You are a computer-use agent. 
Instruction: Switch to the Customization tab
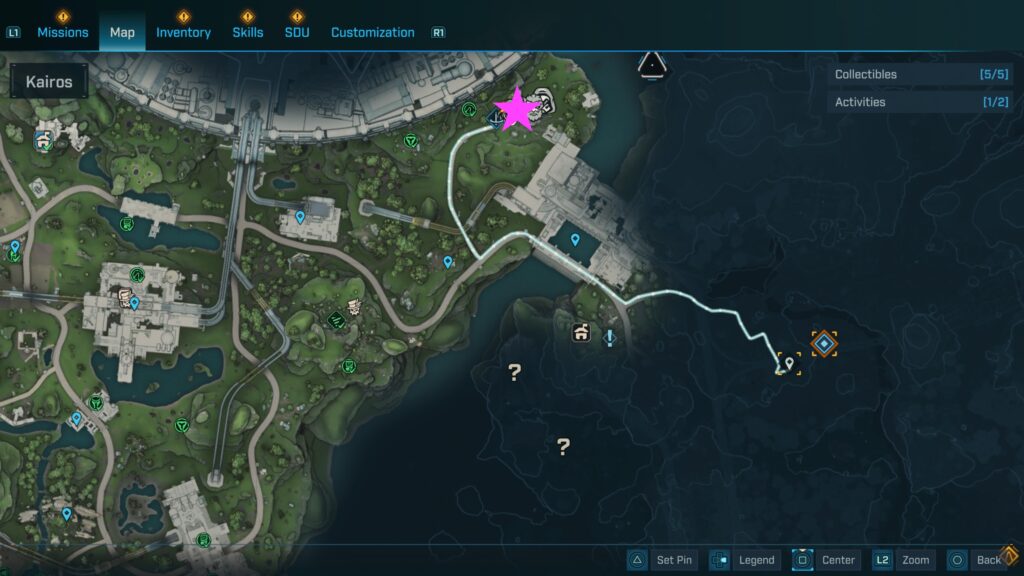pyautogui.click(x=372, y=32)
